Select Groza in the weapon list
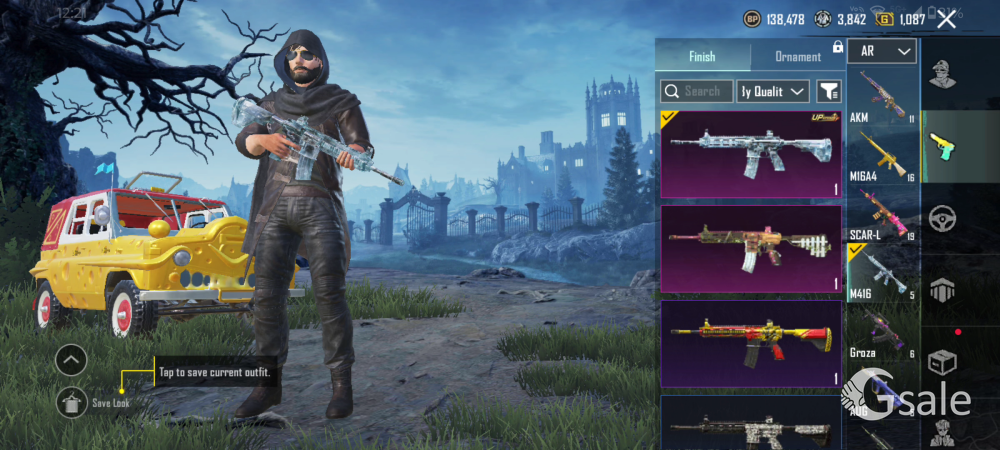Viewport: 1000px width, 450px height. pos(882,333)
